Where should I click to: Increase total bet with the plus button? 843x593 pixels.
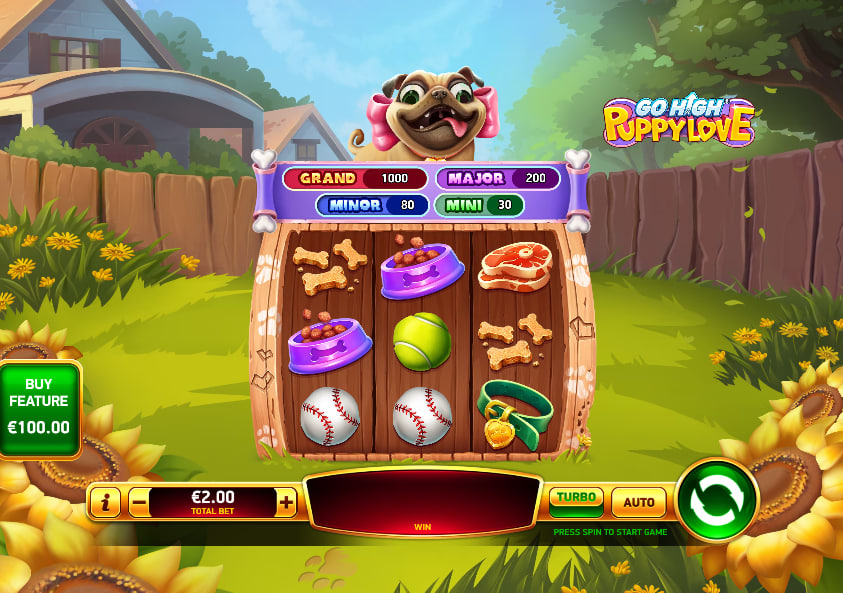pos(287,502)
